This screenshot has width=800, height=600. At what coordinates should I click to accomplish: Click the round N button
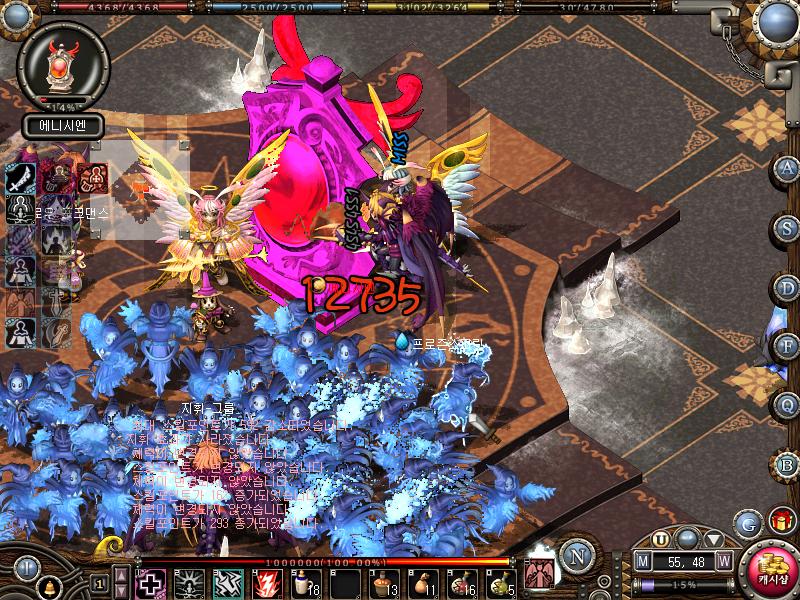tap(574, 553)
